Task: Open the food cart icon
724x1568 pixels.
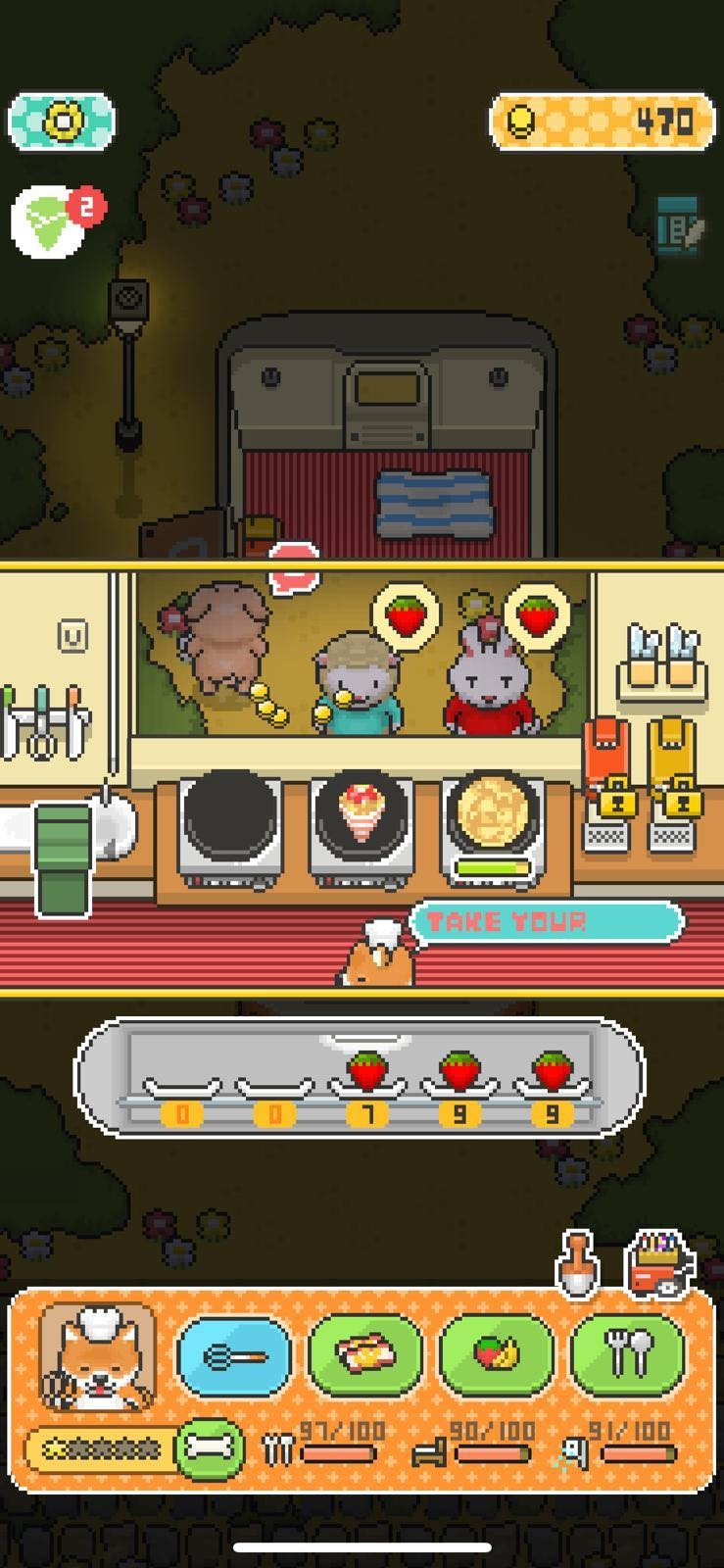Action: pos(659,1263)
